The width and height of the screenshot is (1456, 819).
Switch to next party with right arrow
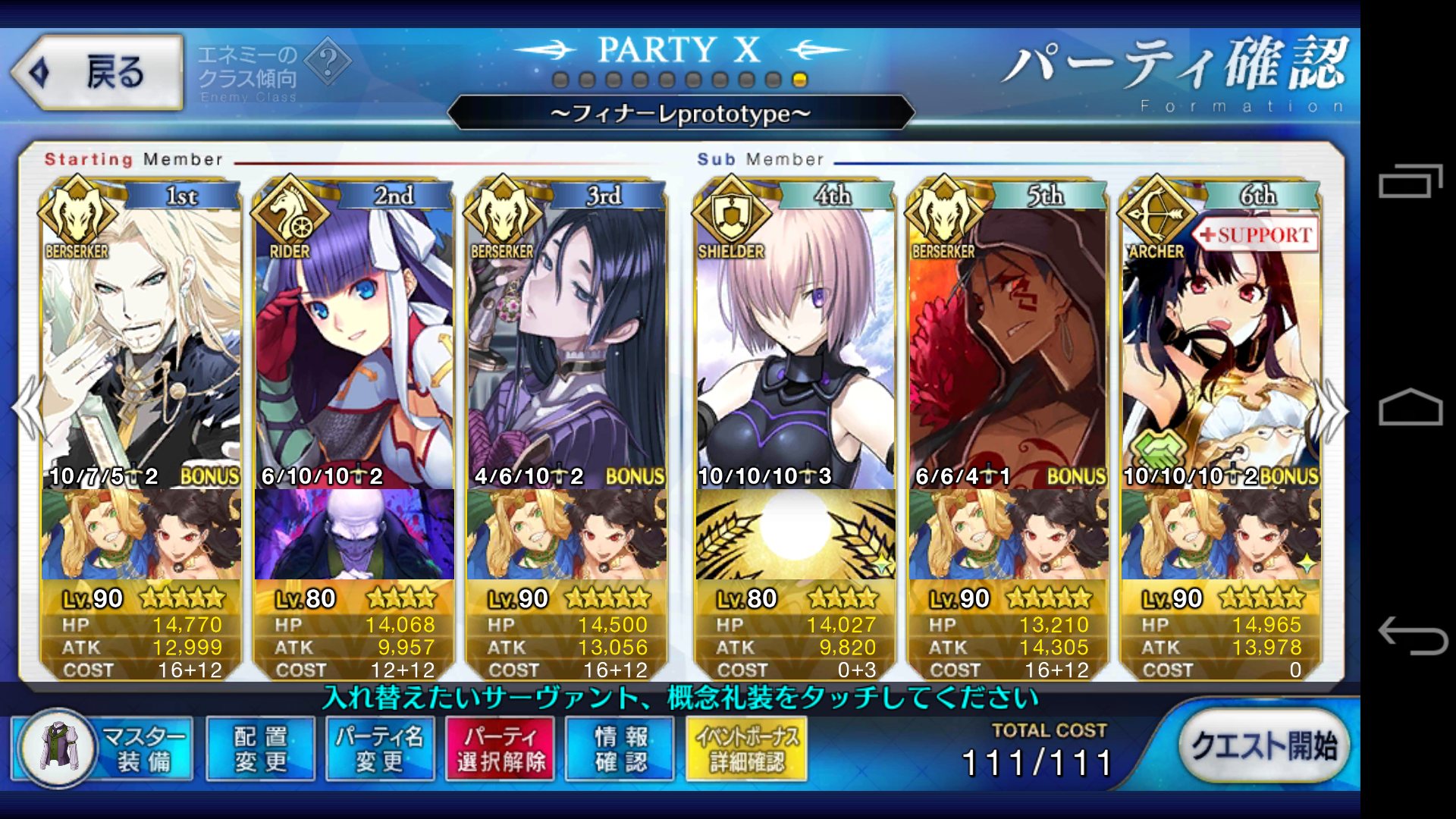[x=1333, y=411]
